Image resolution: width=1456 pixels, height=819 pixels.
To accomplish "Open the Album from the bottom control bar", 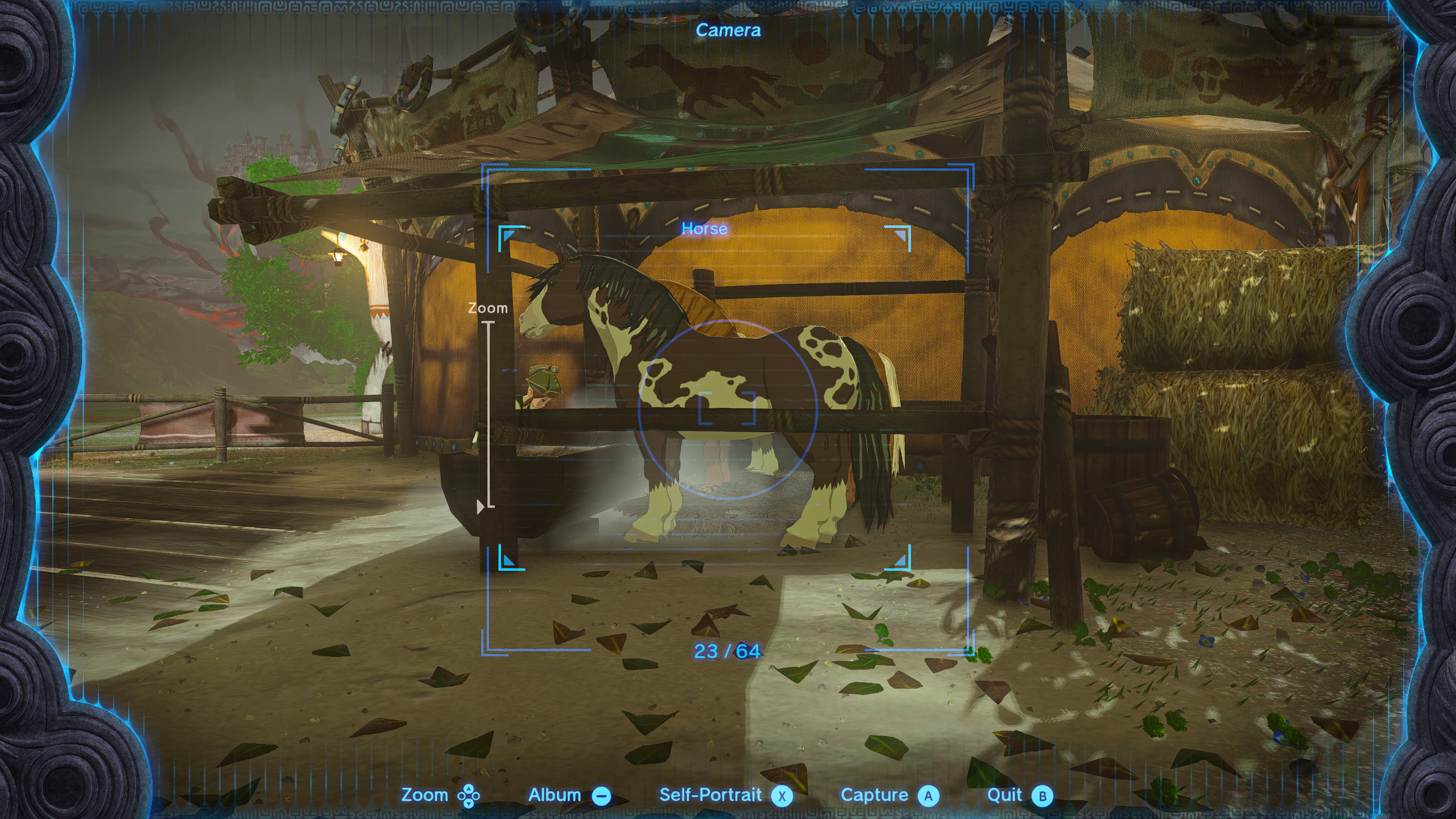I will tap(555, 795).
